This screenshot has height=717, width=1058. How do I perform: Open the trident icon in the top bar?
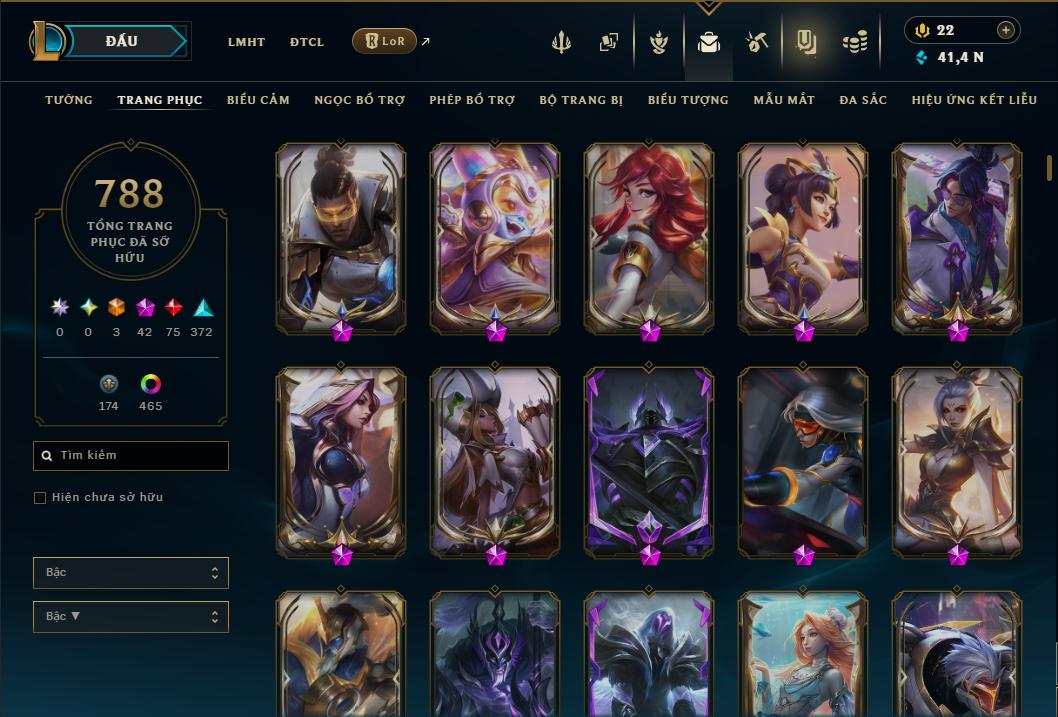[563, 42]
